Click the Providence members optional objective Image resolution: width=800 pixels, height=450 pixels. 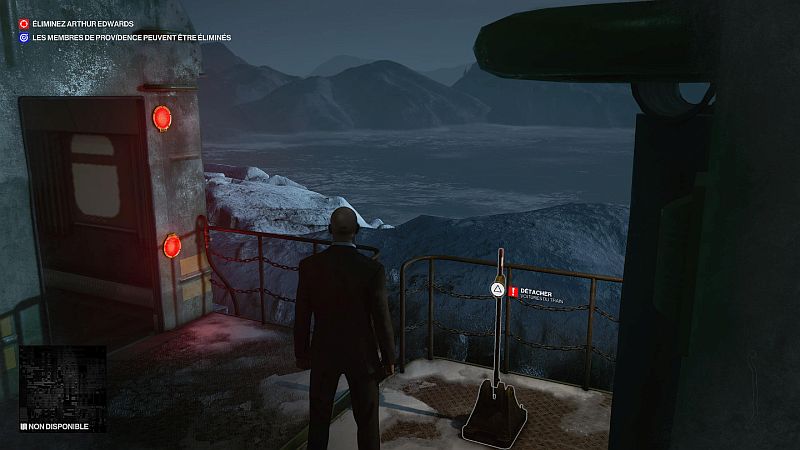click(130, 38)
